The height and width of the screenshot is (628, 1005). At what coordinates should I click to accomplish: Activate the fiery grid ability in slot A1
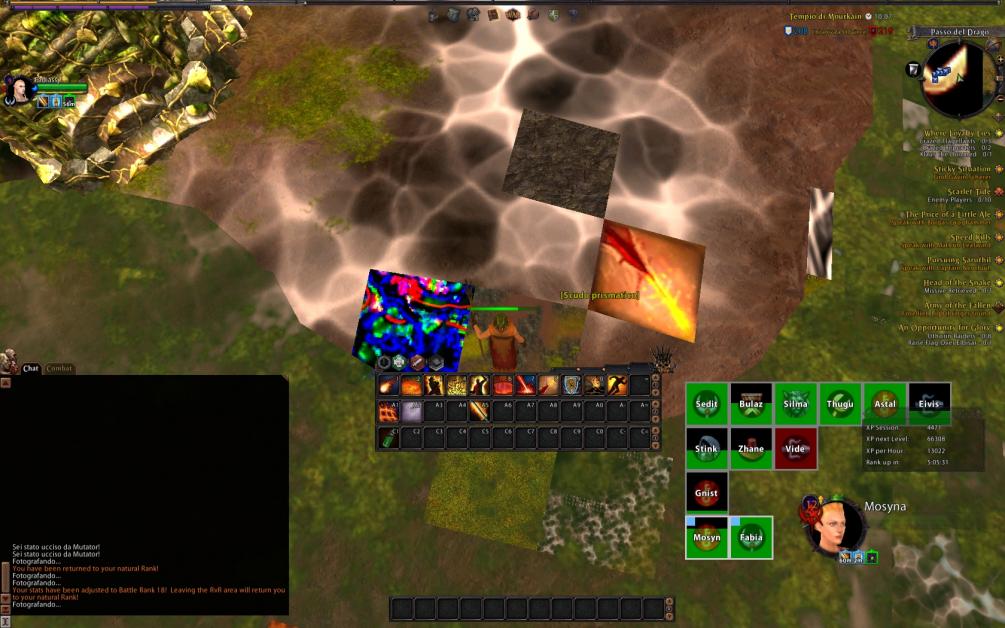(x=388, y=411)
